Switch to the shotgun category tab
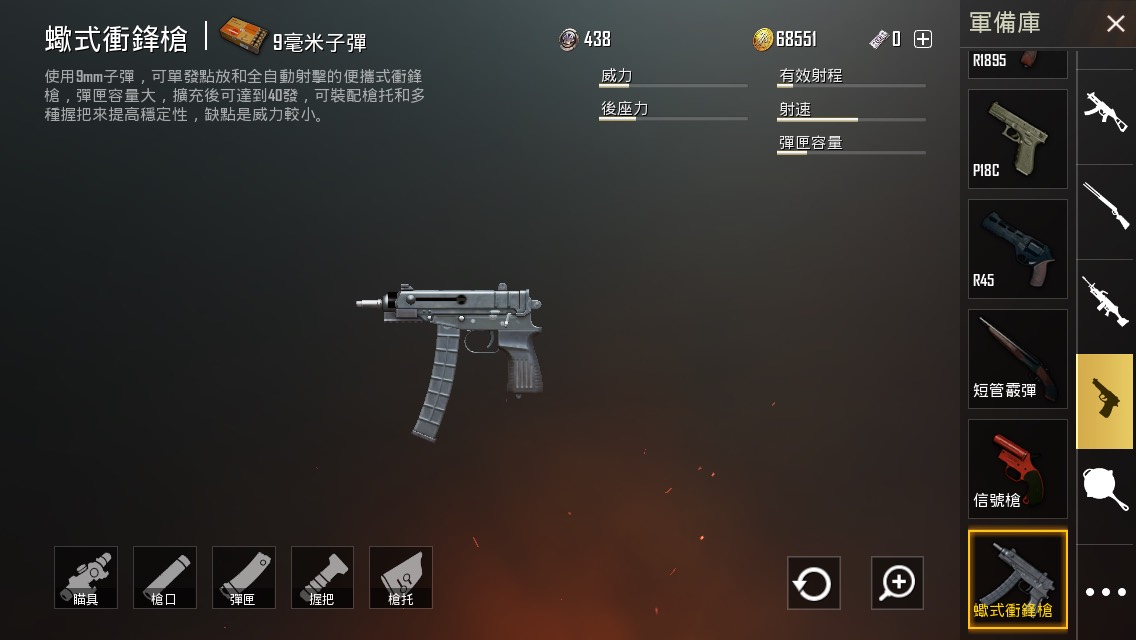The height and width of the screenshot is (640, 1136). (x=1105, y=205)
